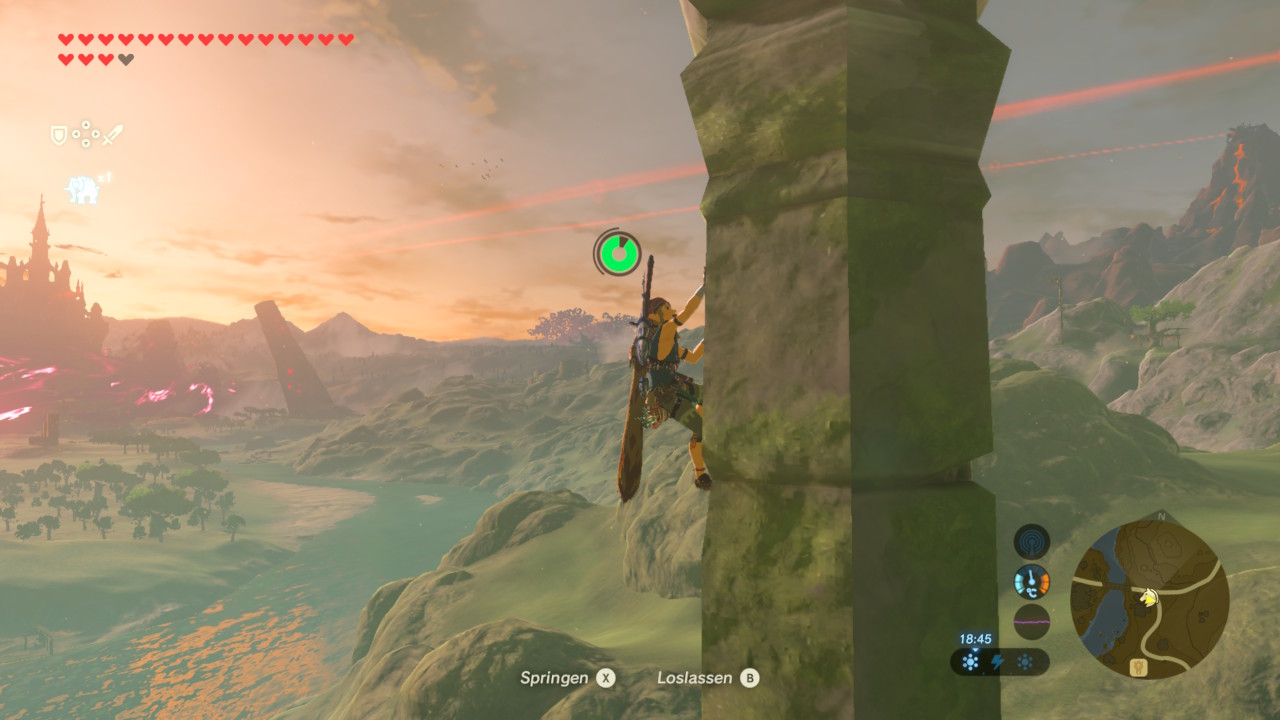Activate the Sheikah Sensor signal icon
This screenshot has width=1280, height=720.
1031,542
